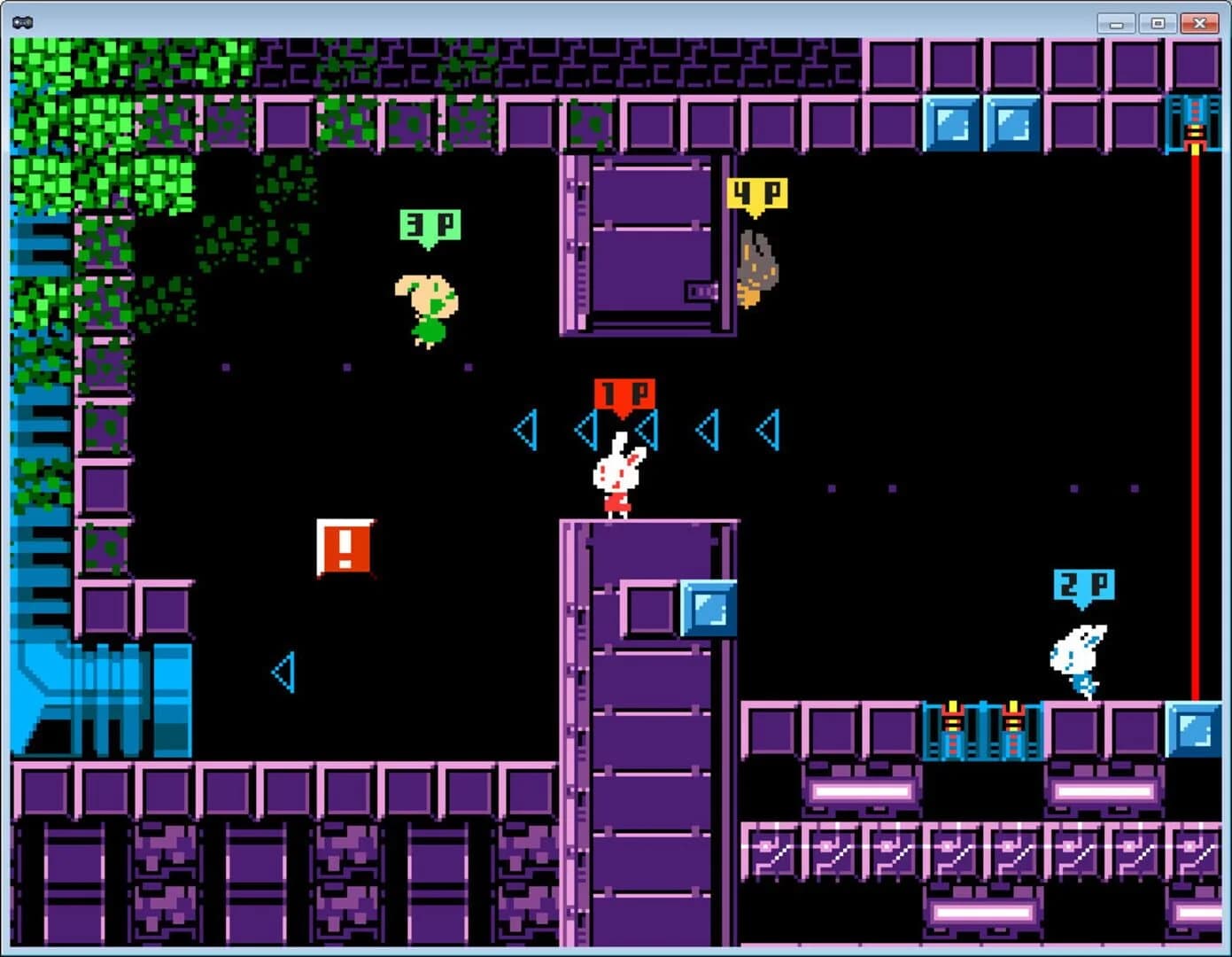This screenshot has width=1232, height=957.
Task: Click the hatch device at the top-right corner
Action: pyautogui.click(x=1195, y=124)
